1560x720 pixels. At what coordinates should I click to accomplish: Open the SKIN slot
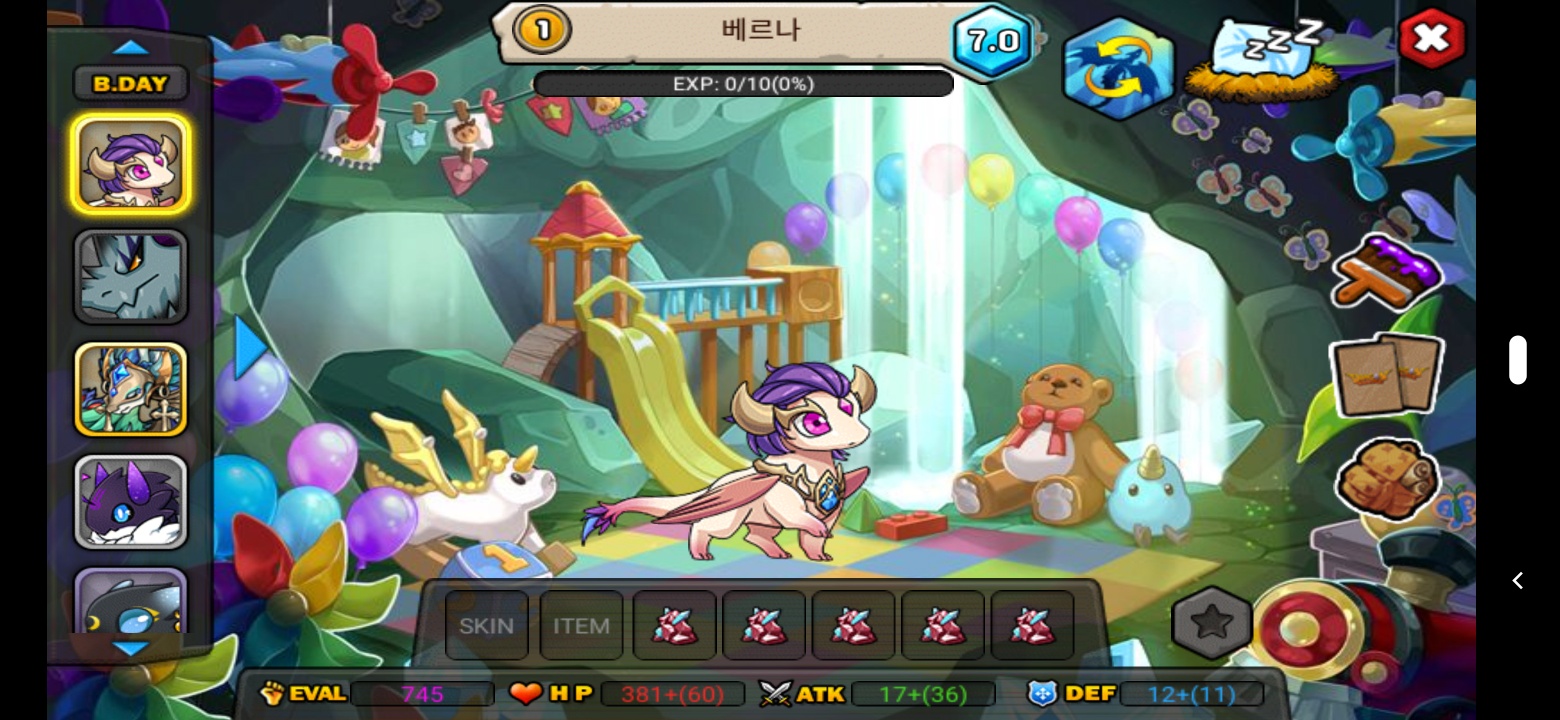pyautogui.click(x=486, y=626)
